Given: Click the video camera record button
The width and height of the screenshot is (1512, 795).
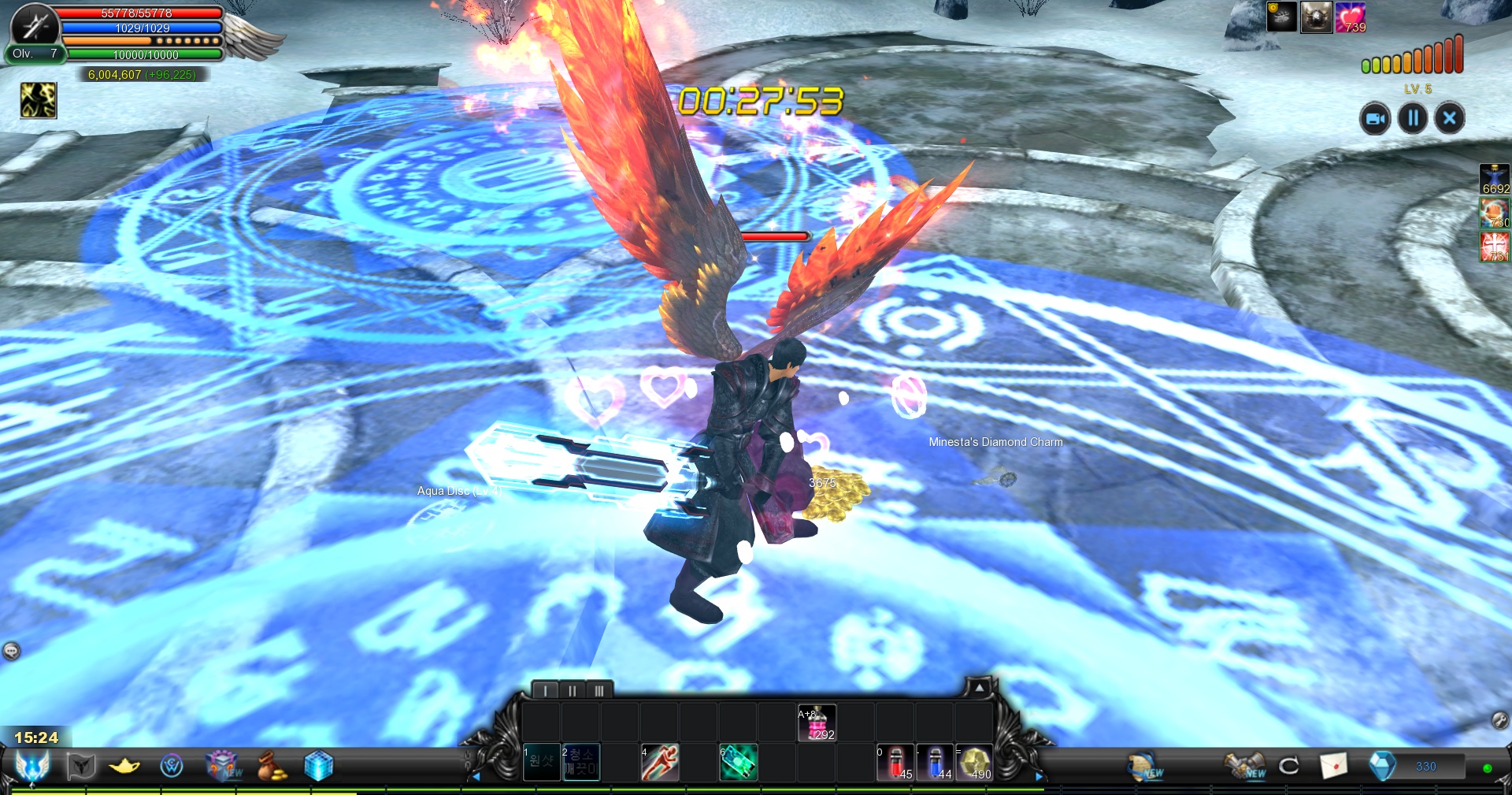Looking at the screenshot, I should point(1374,119).
